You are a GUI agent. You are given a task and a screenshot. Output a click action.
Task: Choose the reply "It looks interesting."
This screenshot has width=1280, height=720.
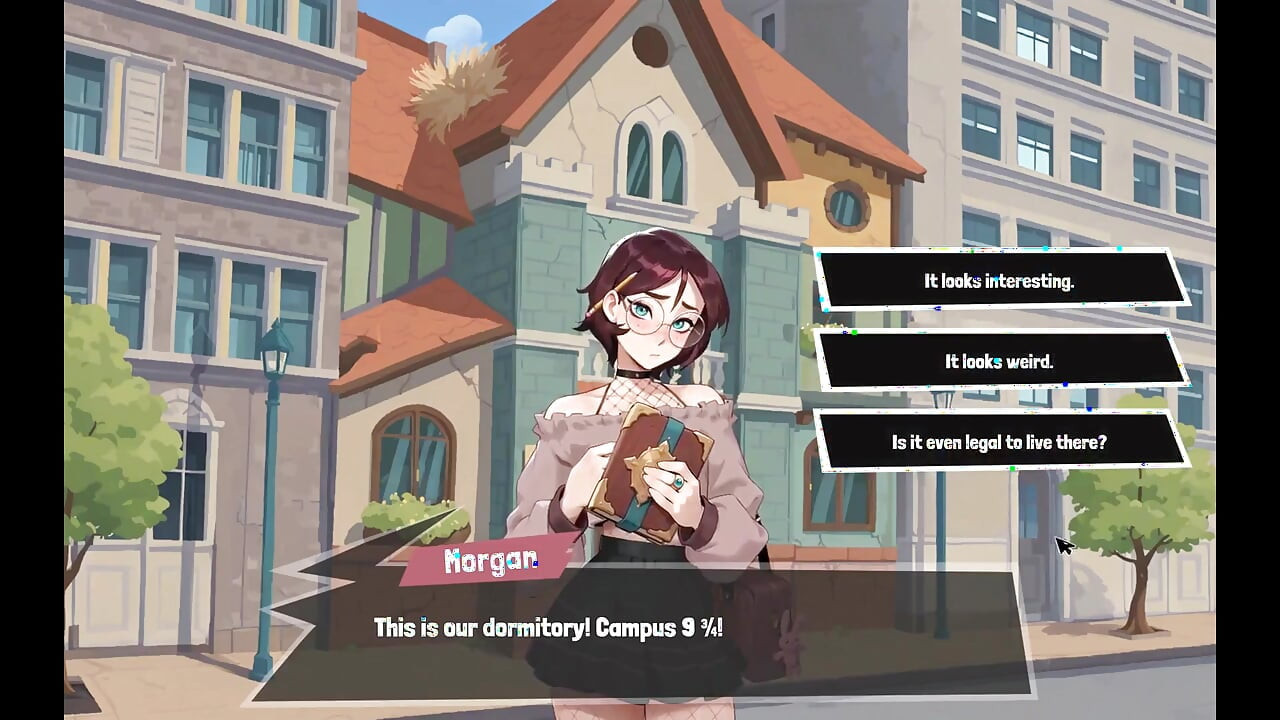pos(999,281)
